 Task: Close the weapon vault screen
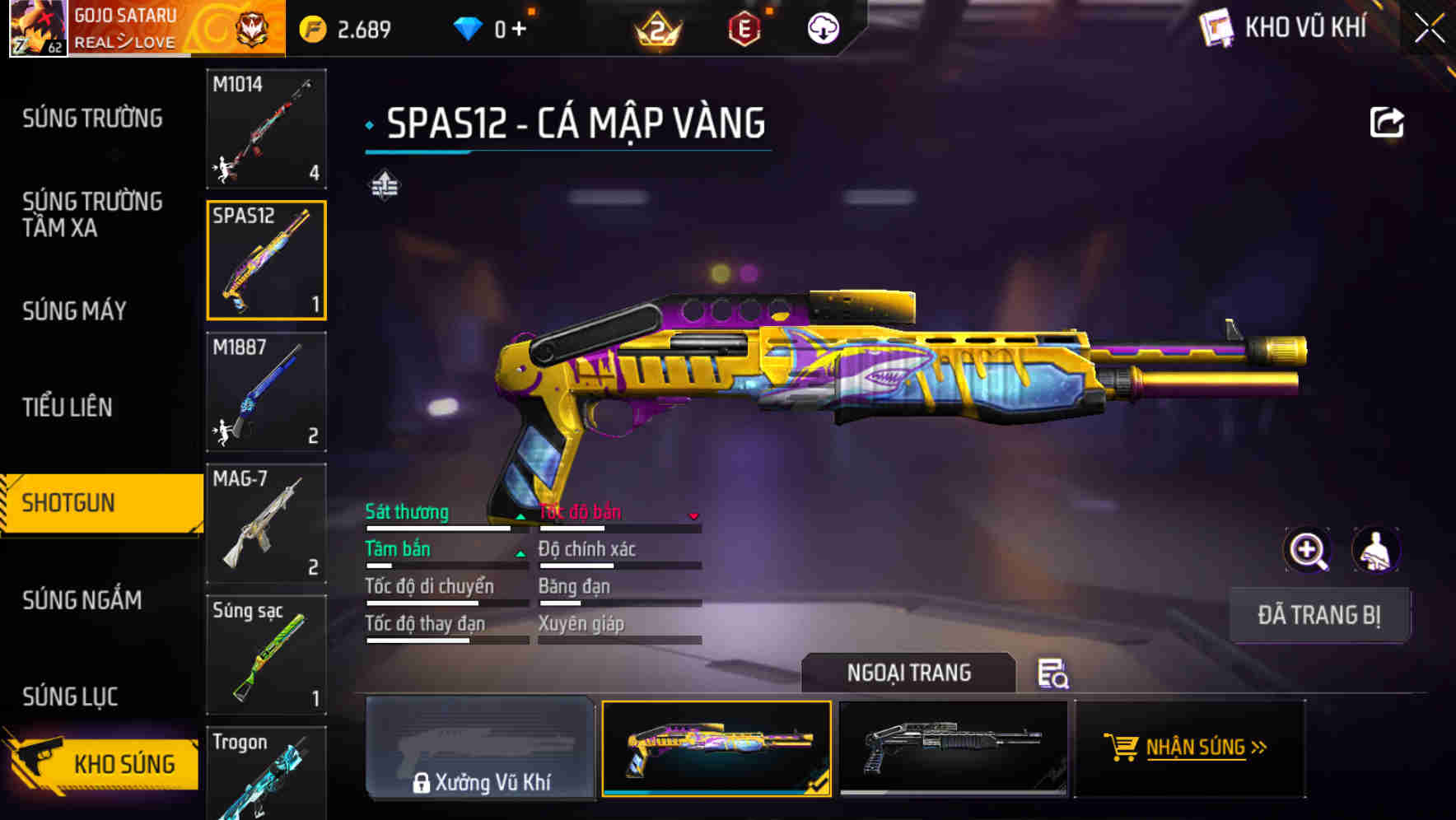pos(1429,29)
